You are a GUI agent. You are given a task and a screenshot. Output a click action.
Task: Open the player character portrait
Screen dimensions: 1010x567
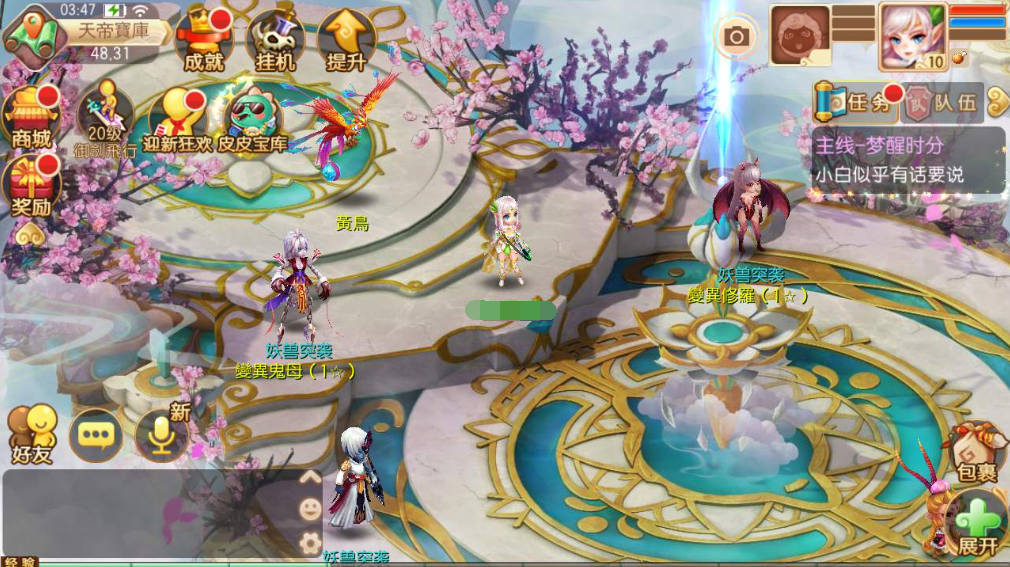point(911,35)
